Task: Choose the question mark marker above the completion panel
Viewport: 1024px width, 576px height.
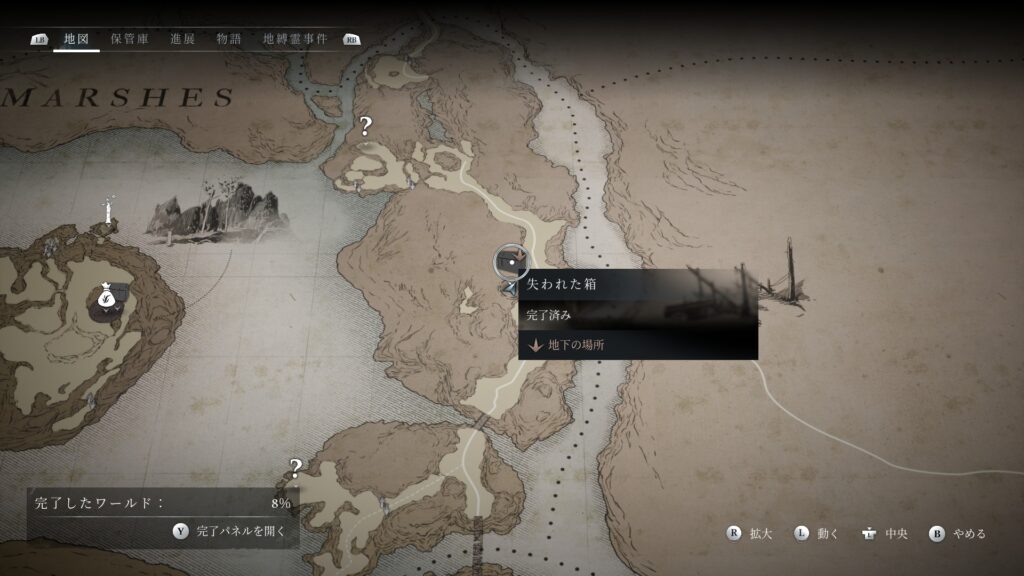Action: click(x=295, y=467)
